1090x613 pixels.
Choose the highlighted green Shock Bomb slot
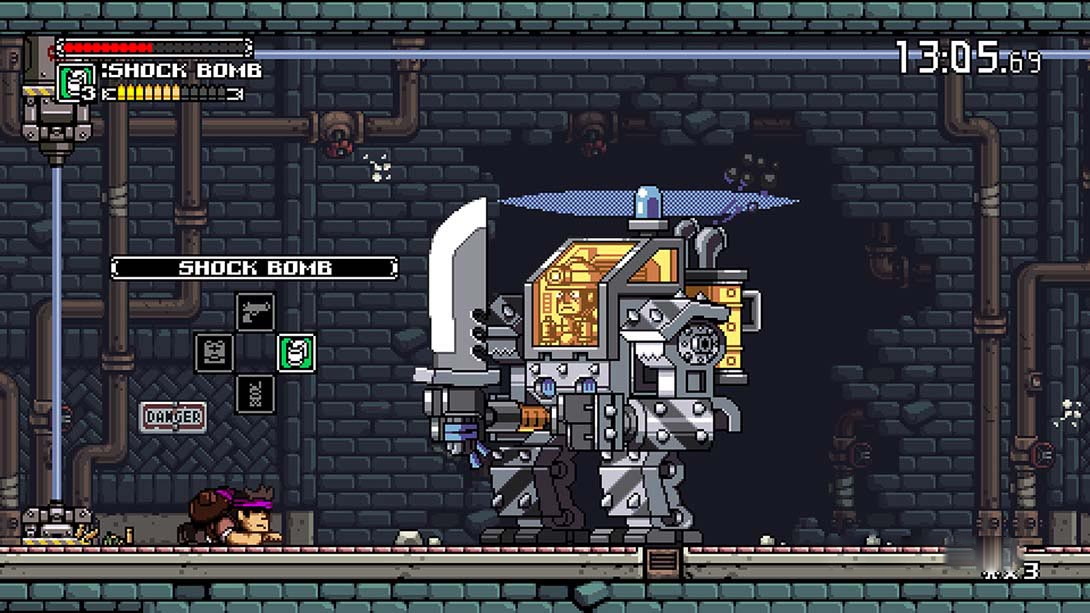tap(296, 352)
